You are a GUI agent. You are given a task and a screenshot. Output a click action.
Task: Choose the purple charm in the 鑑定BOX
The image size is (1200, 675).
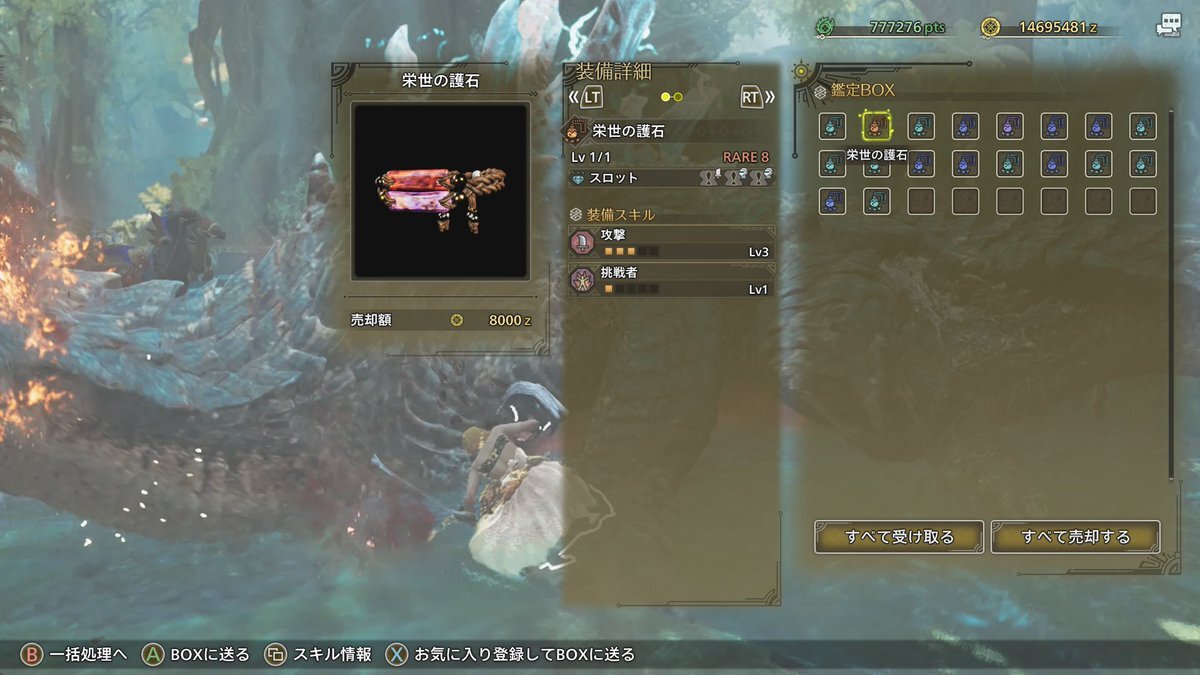1010,126
